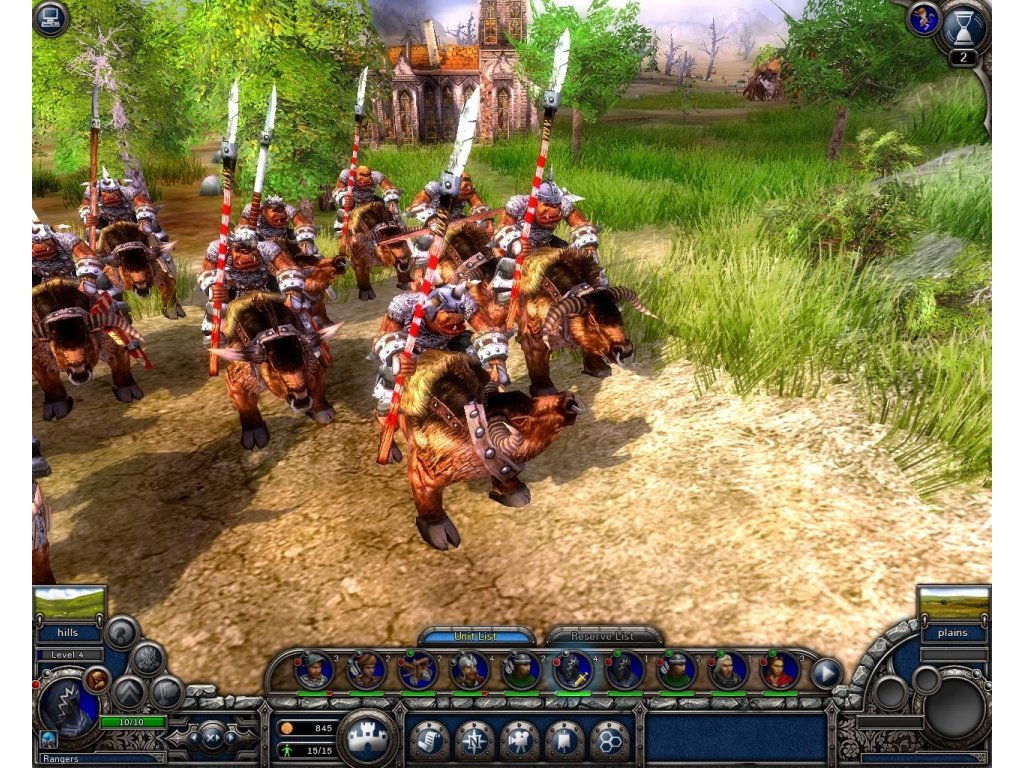Click the compass N button
This screenshot has width=1024, height=768.
point(474,740)
